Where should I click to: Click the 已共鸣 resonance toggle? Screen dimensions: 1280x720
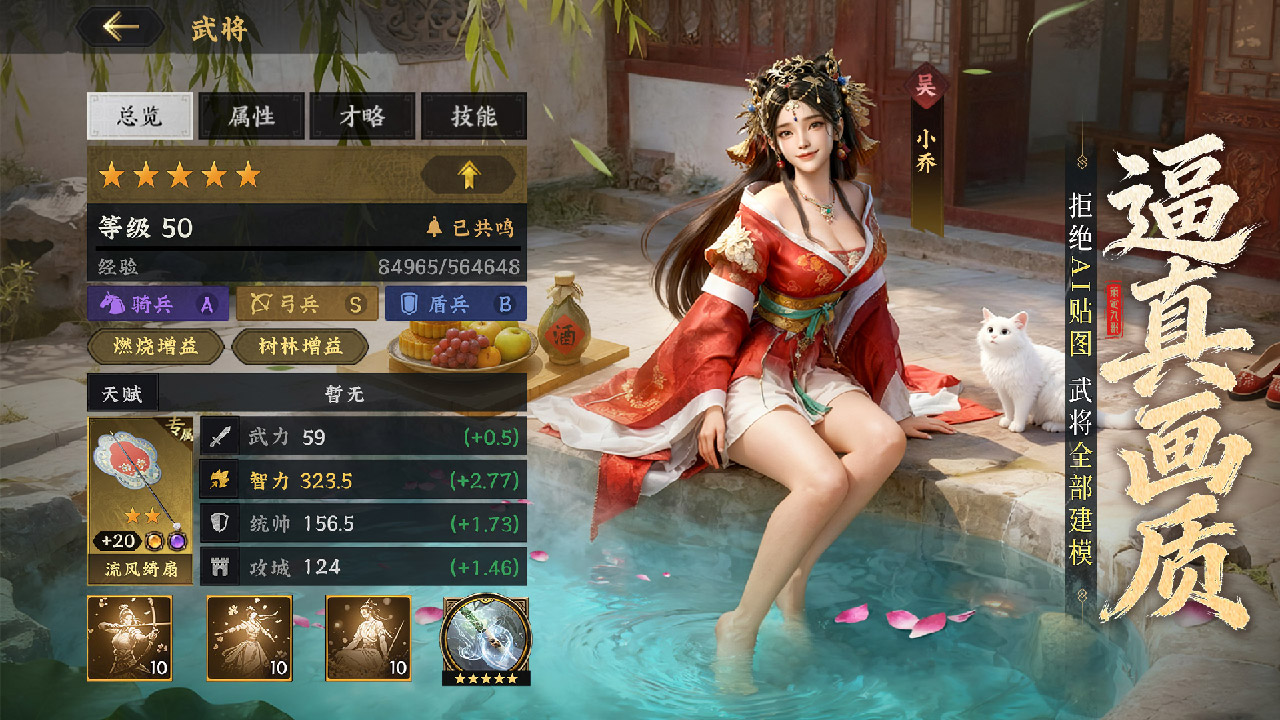coord(468,226)
